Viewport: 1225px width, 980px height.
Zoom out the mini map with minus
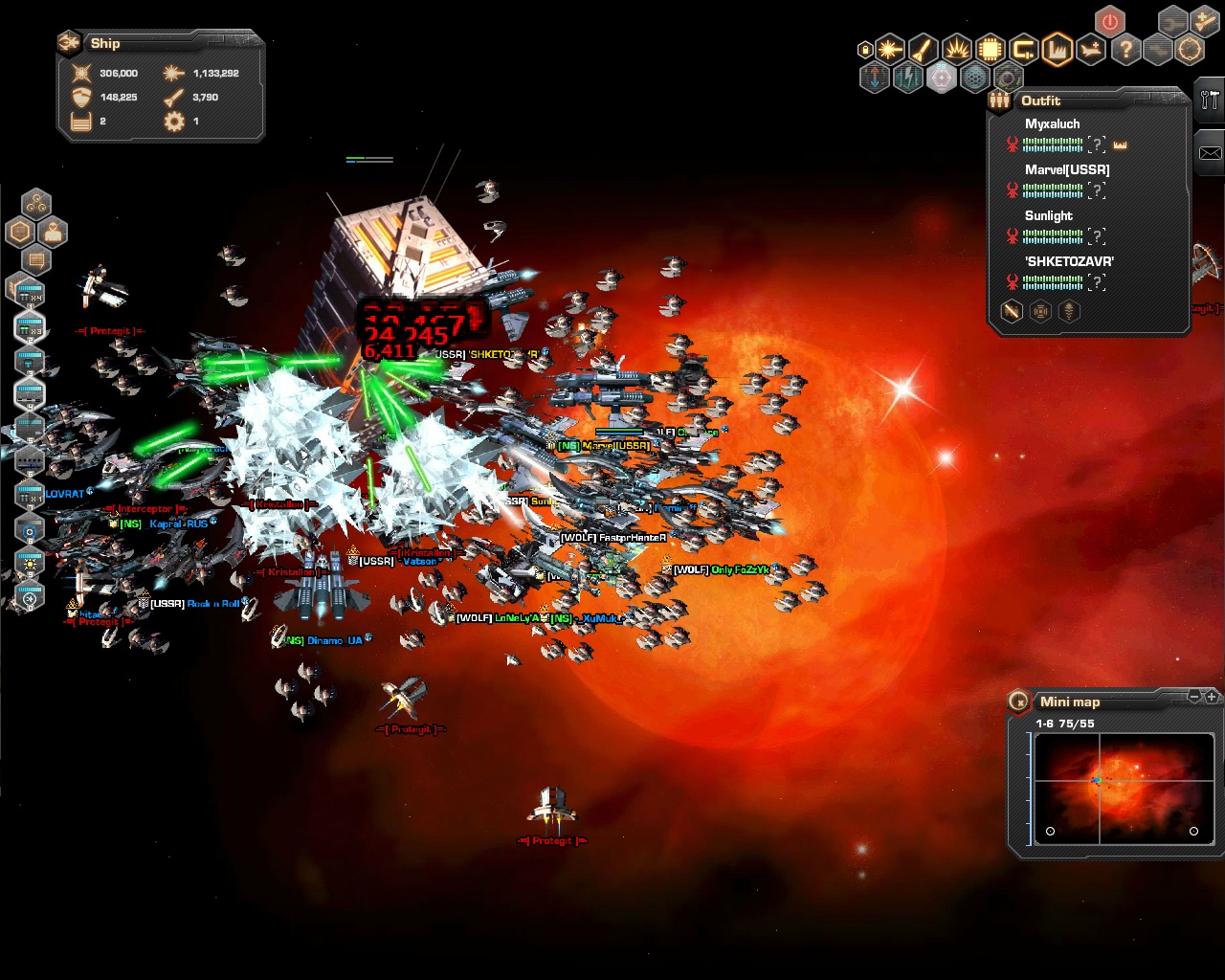click(x=1194, y=697)
